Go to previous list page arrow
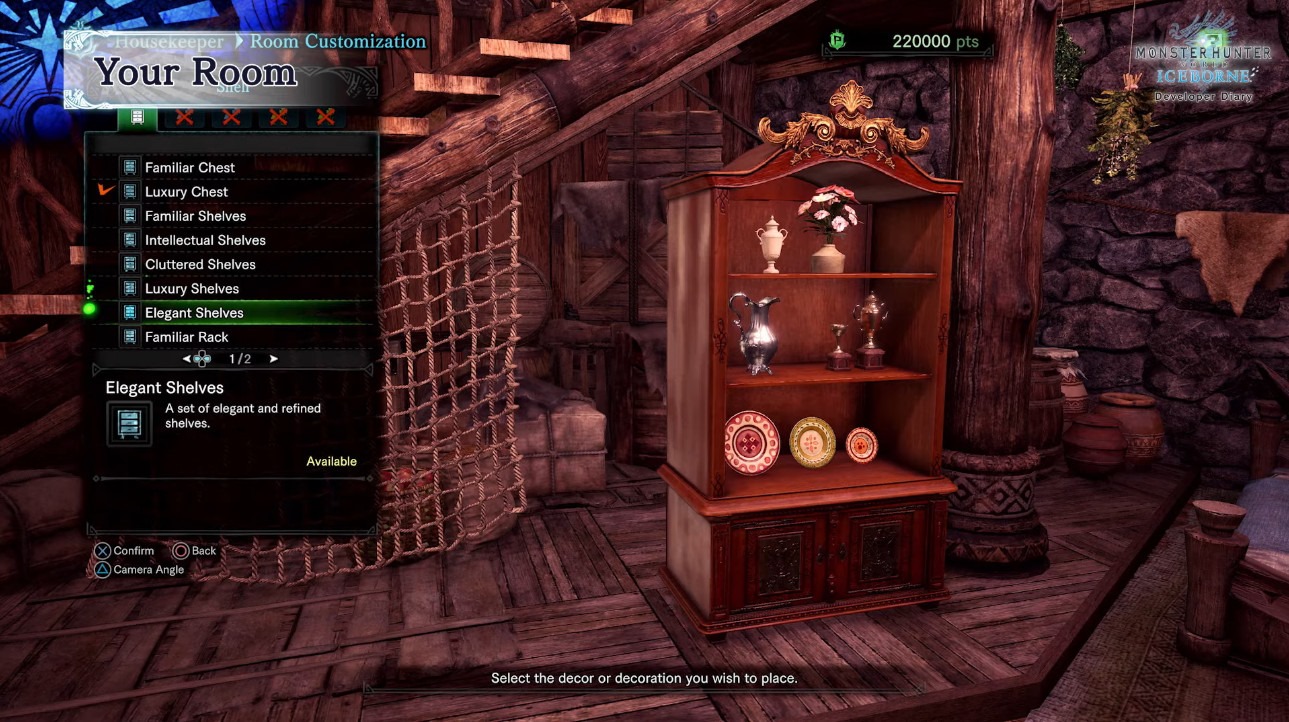 click(187, 359)
